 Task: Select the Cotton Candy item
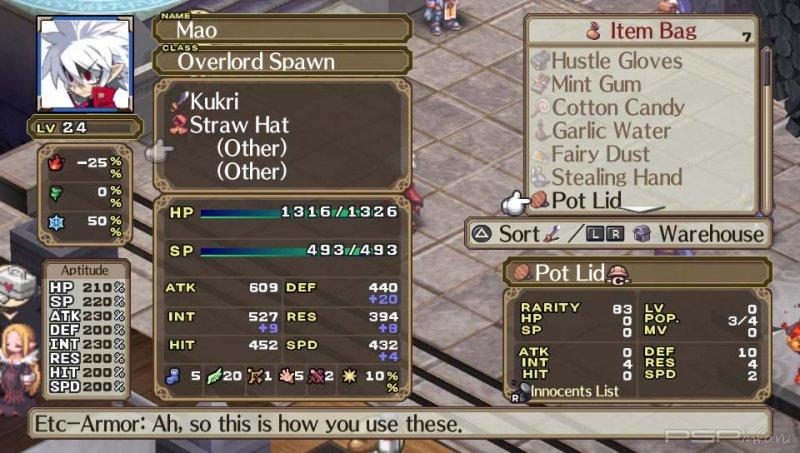tap(618, 108)
